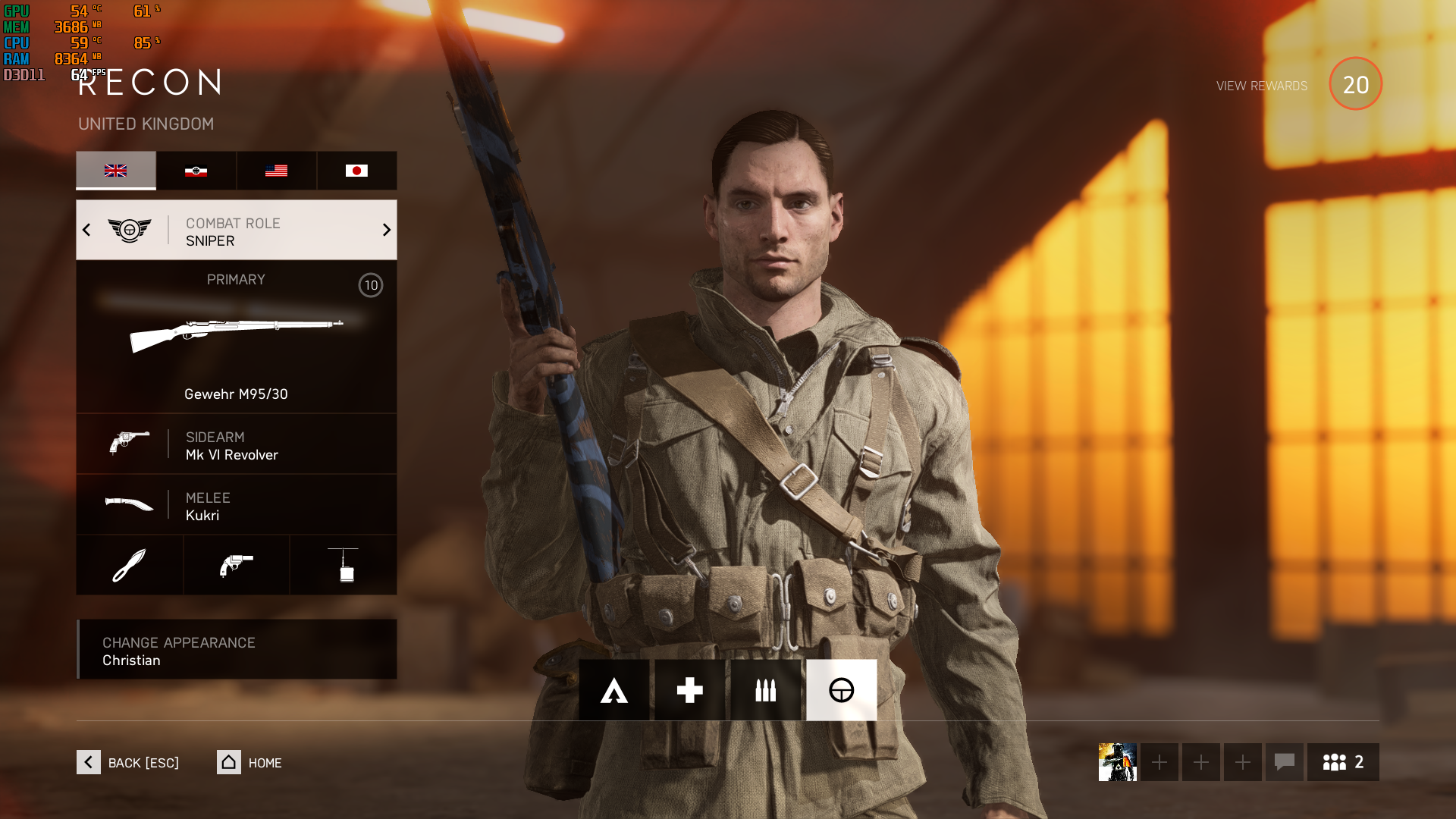Go to next combat role

click(x=386, y=230)
